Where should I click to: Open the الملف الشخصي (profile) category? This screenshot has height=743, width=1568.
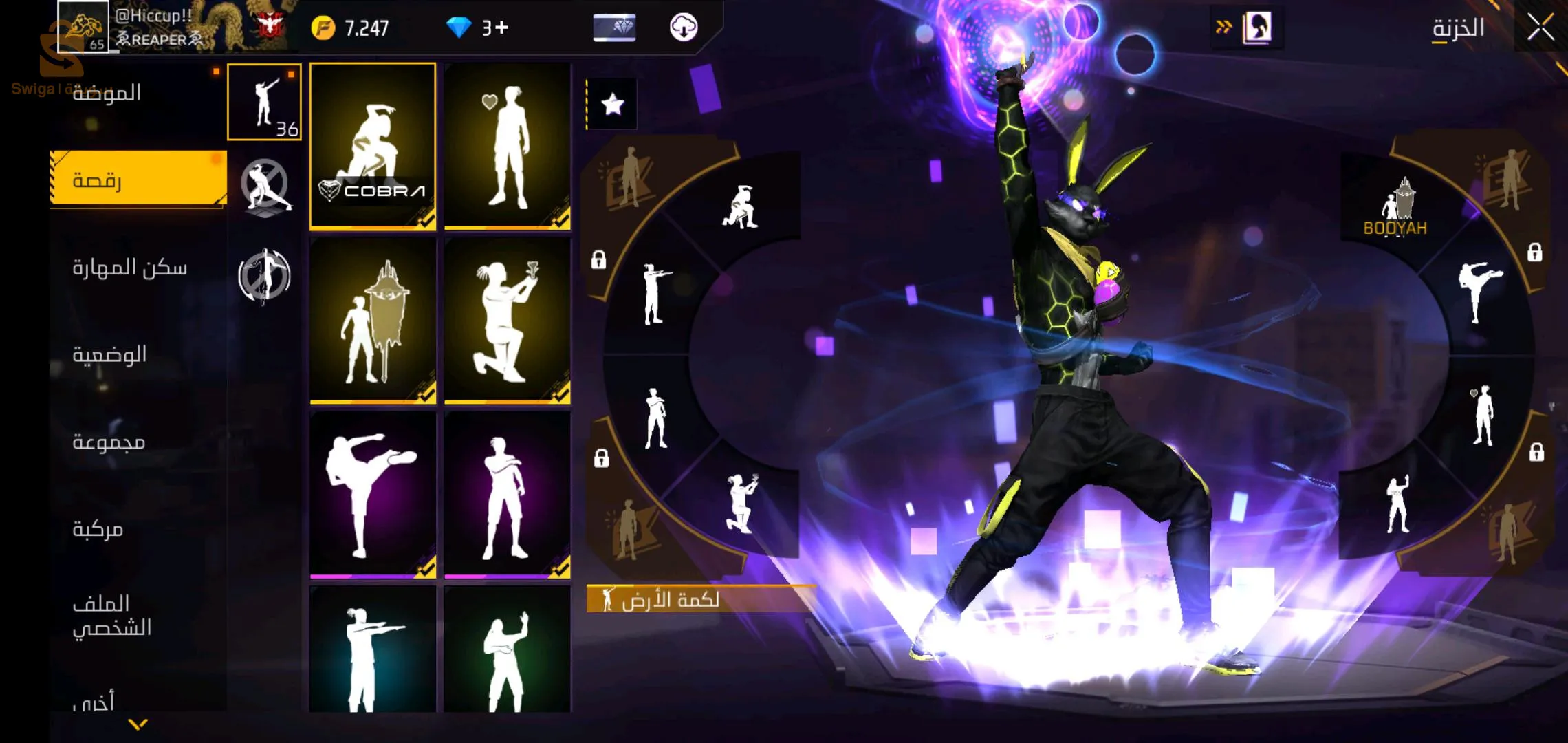tap(111, 615)
